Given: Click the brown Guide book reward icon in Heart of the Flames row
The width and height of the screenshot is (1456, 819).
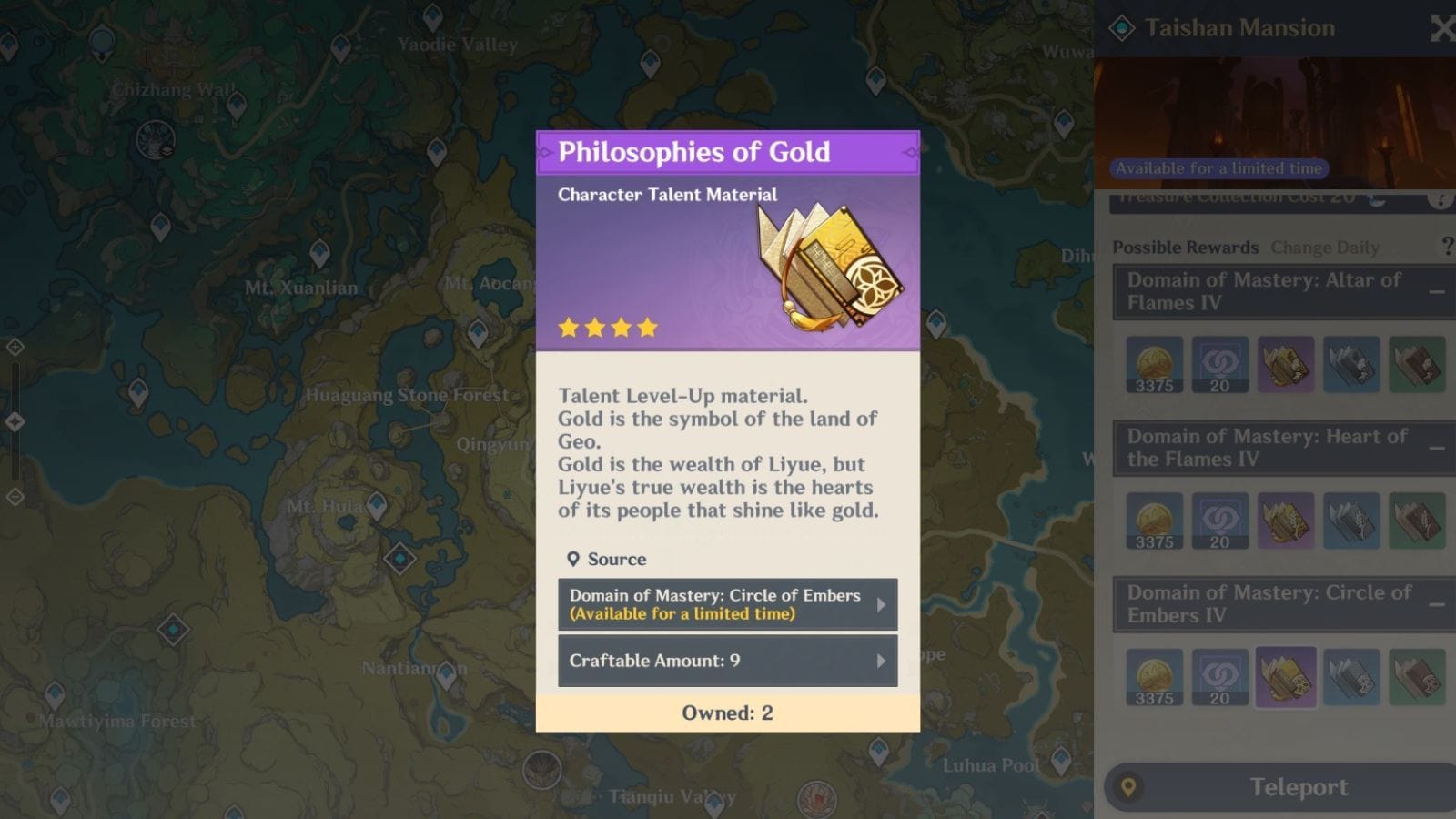Looking at the screenshot, I should point(1419,521).
